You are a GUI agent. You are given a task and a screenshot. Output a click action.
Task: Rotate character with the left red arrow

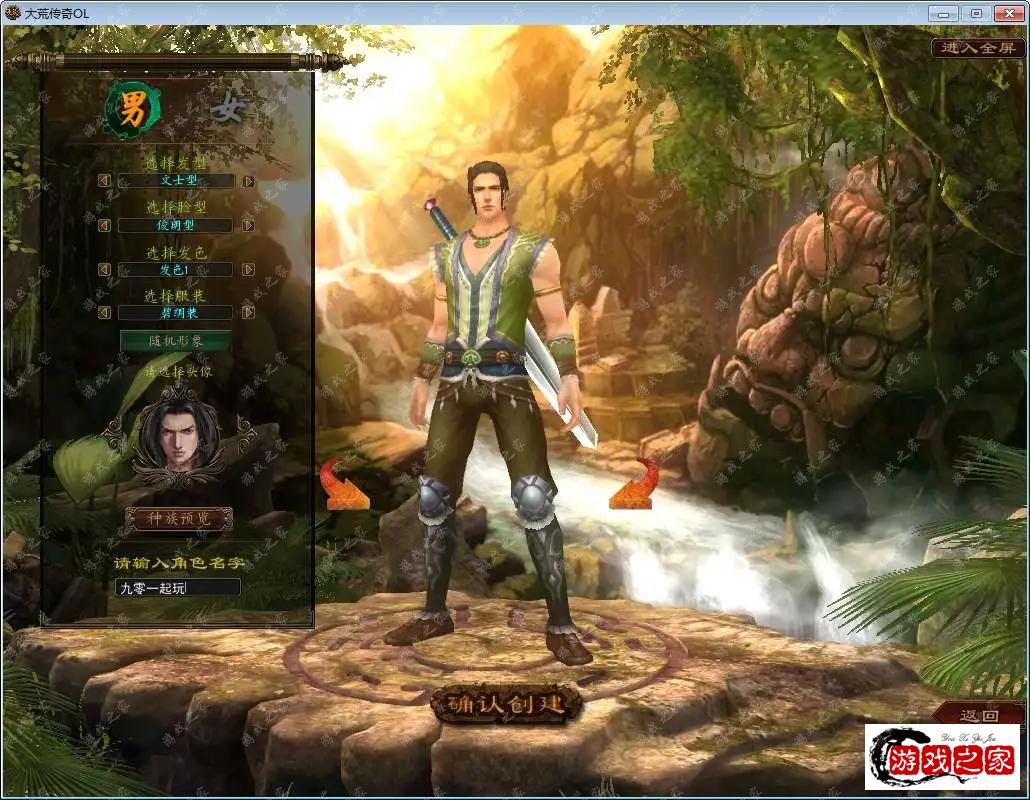[x=343, y=484]
